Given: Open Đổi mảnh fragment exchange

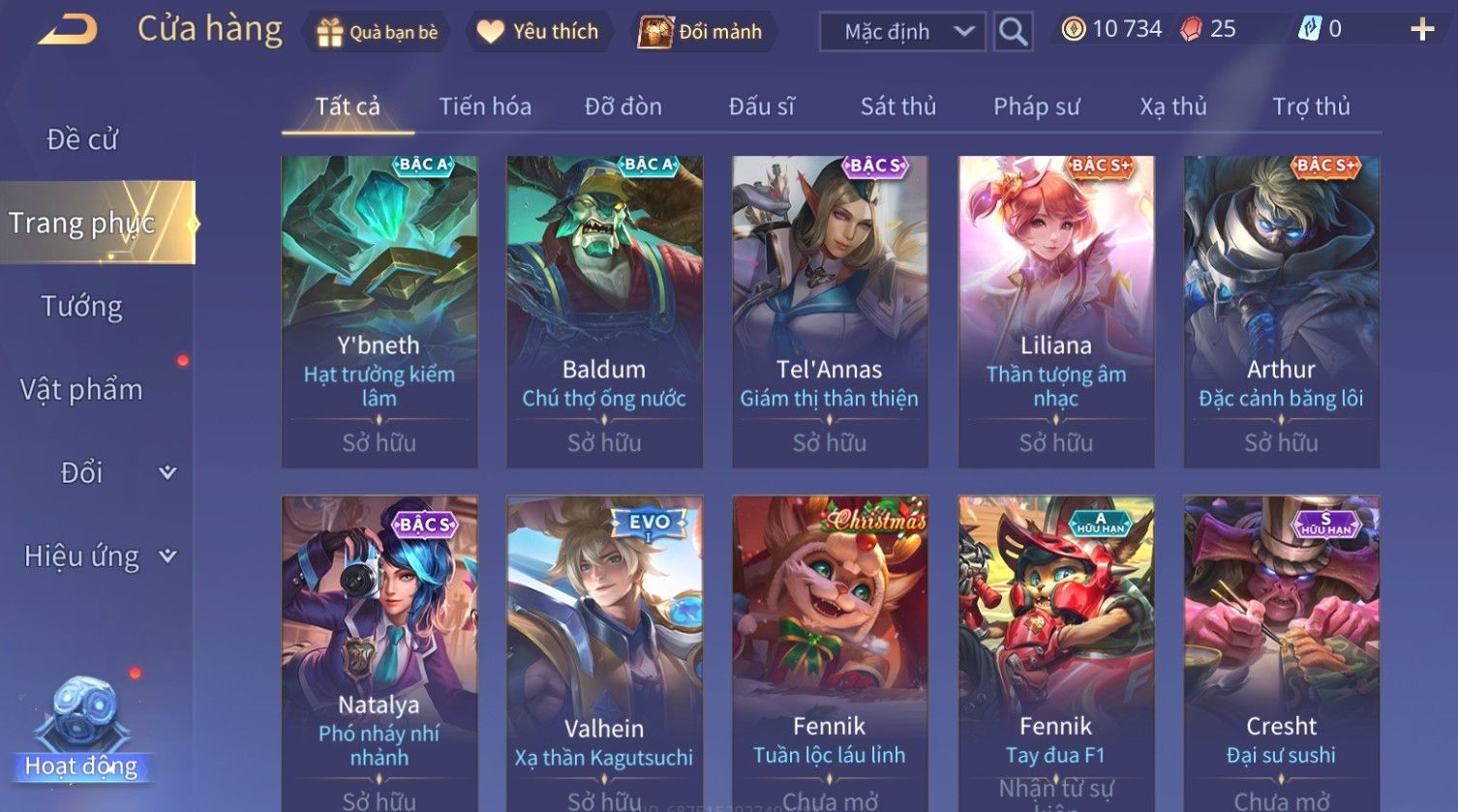Looking at the screenshot, I should 701,32.
